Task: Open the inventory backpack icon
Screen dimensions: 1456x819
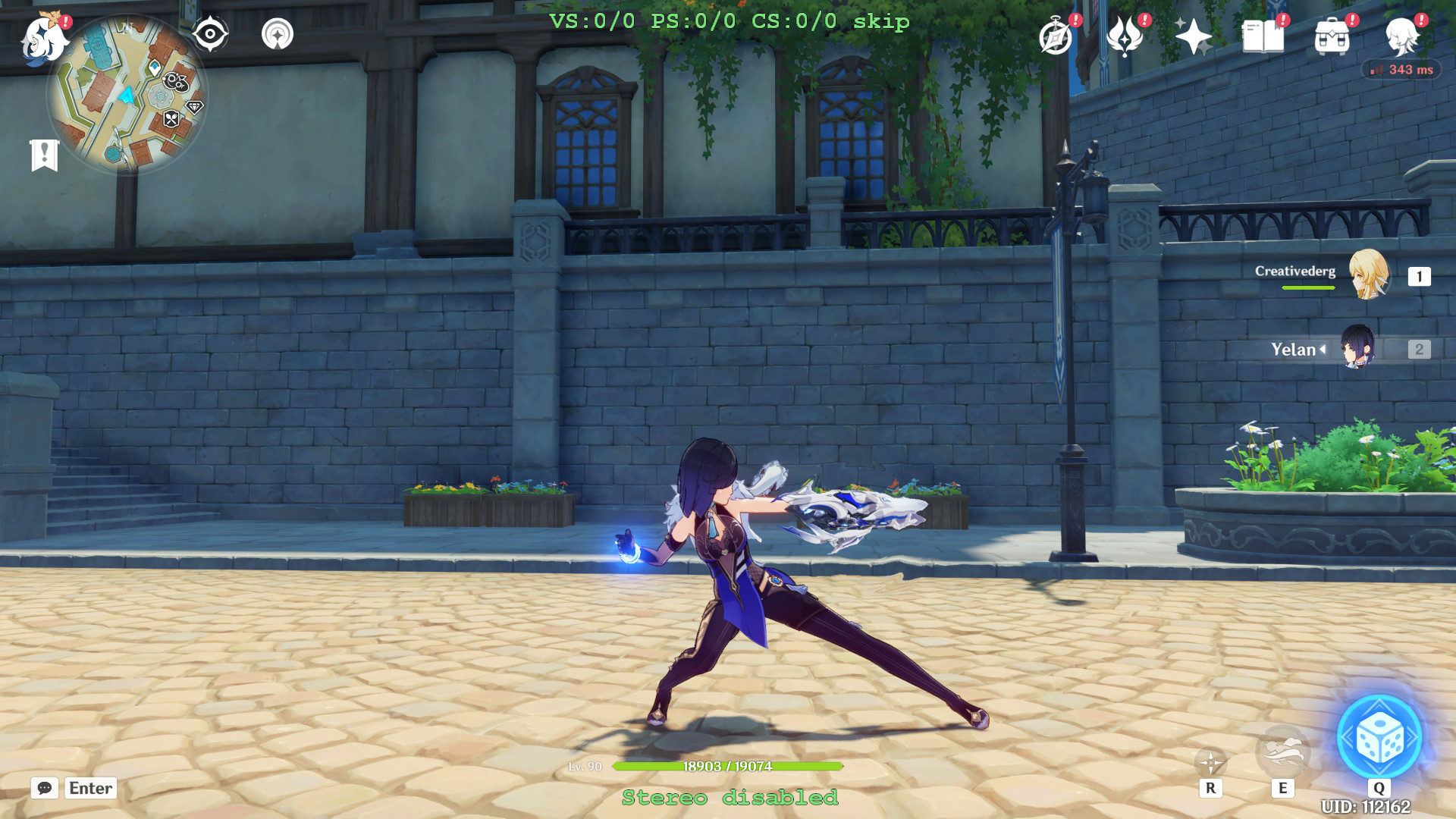Action: click(1331, 36)
